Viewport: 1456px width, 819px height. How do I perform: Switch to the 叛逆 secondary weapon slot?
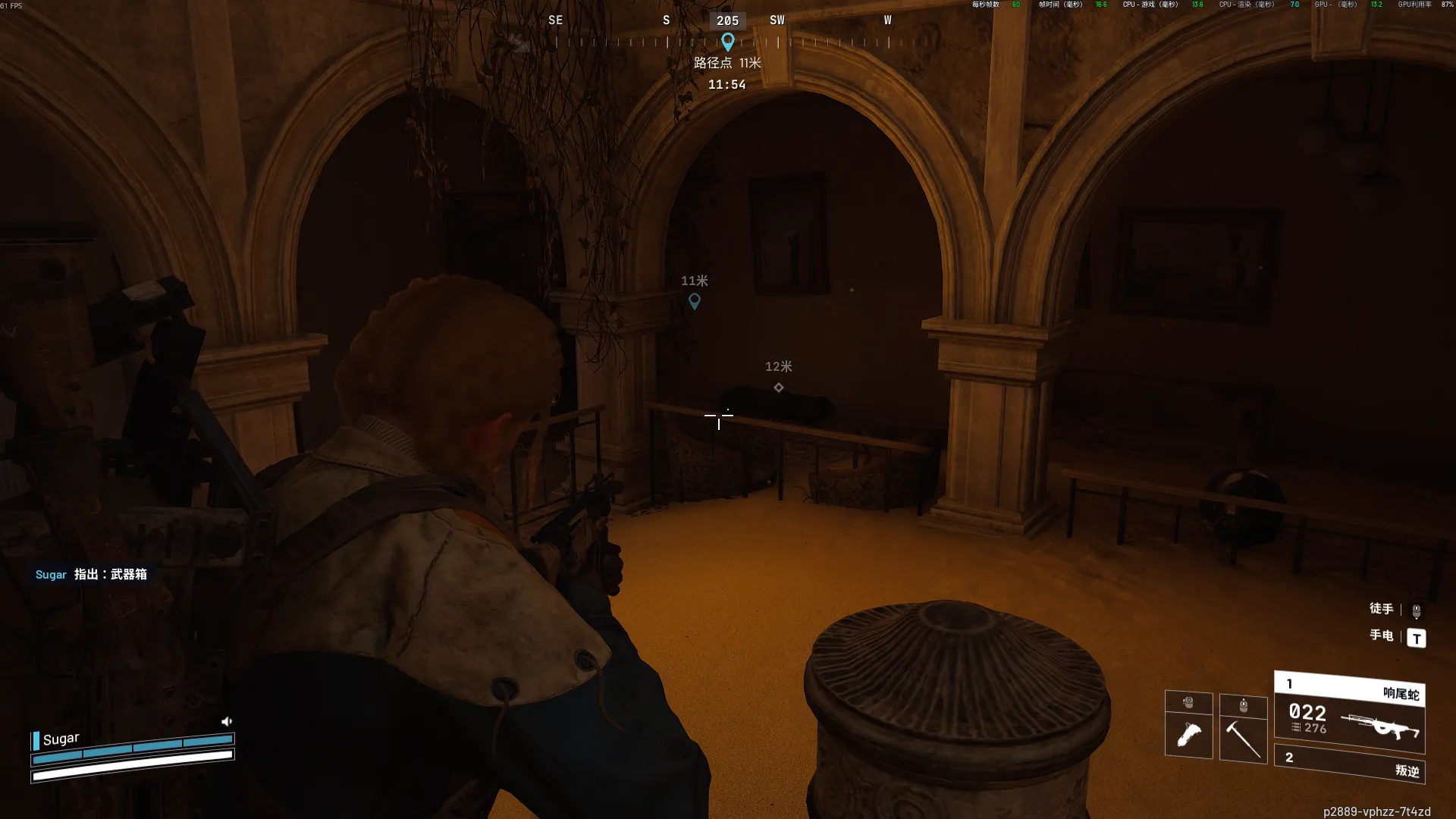[1349, 764]
